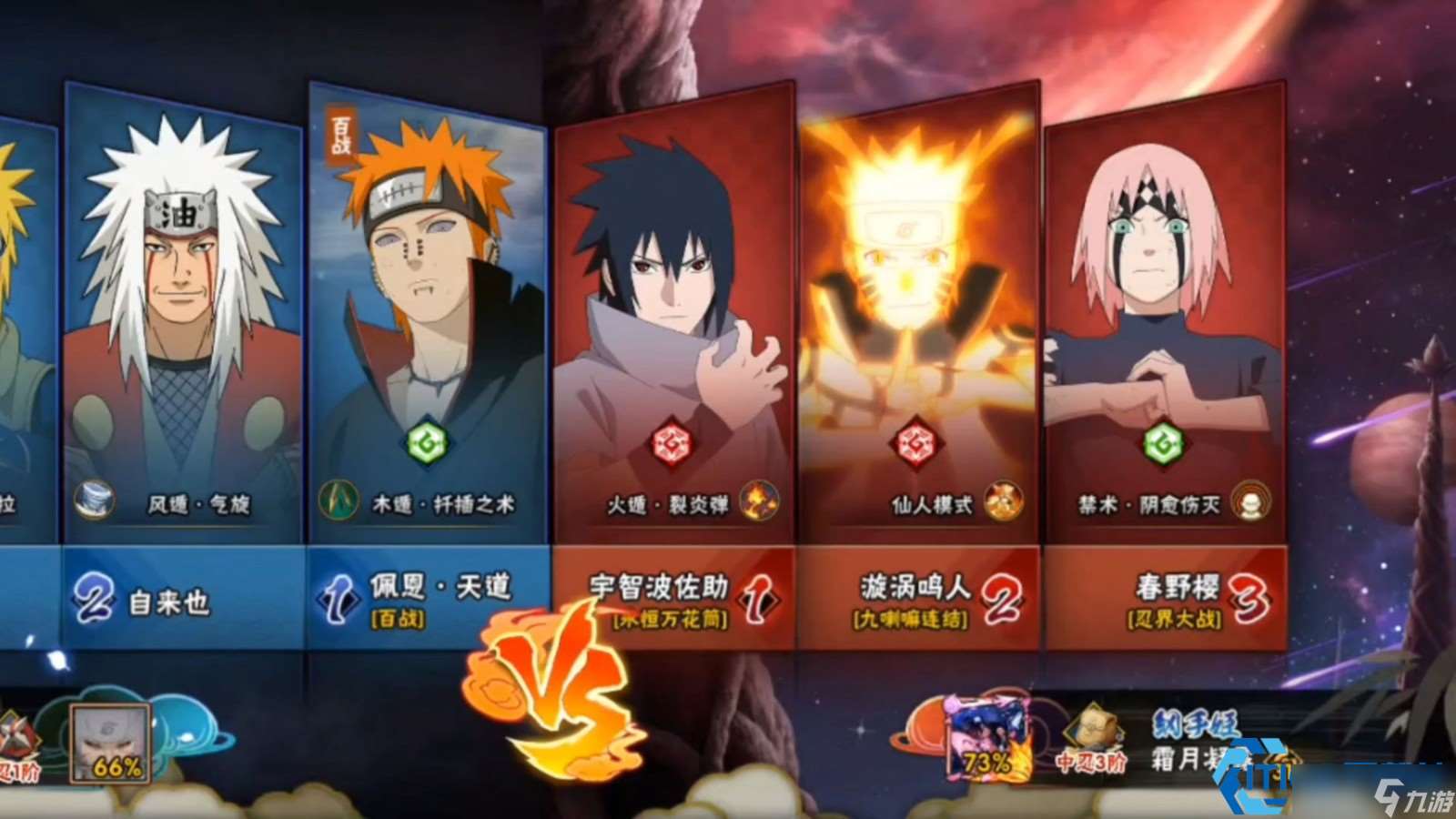Click the 风遁·气旋 scroll icon
1456x819 pixels.
94,501
